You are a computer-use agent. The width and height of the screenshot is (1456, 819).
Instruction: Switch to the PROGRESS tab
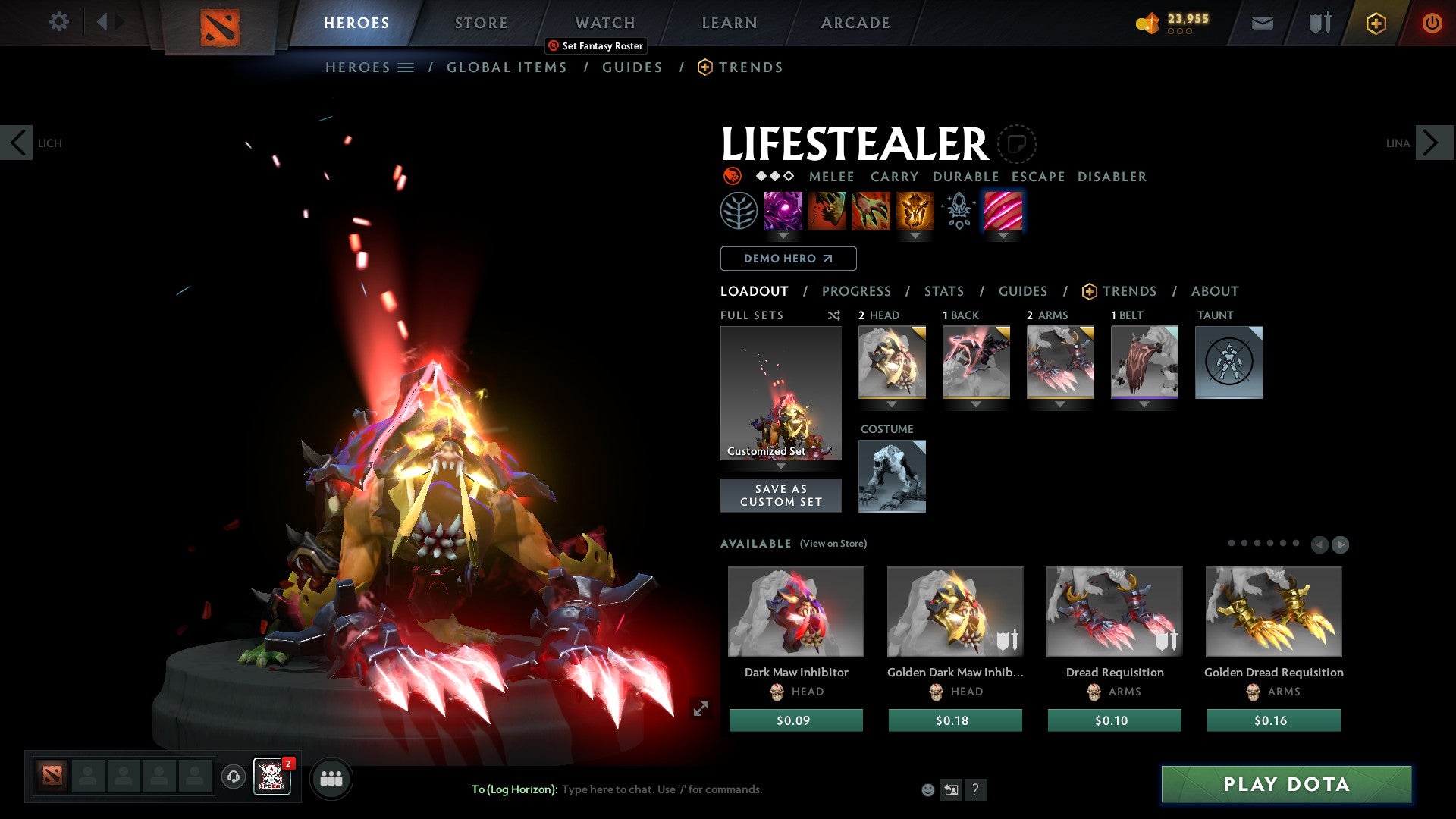(x=857, y=291)
